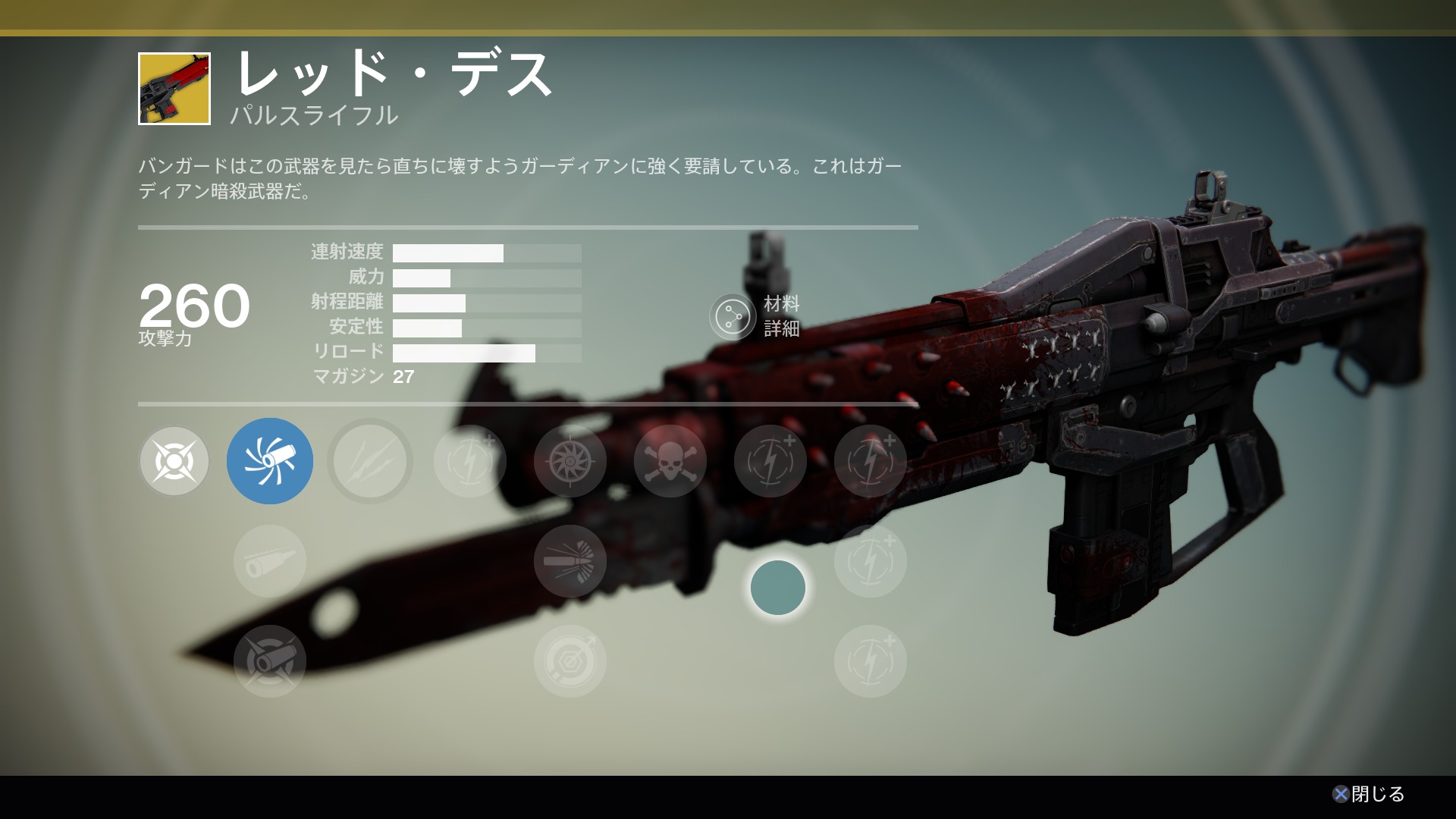Pick the spiked wheel perk node
Image resolution: width=1456 pixels, height=819 pixels.
[570, 461]
